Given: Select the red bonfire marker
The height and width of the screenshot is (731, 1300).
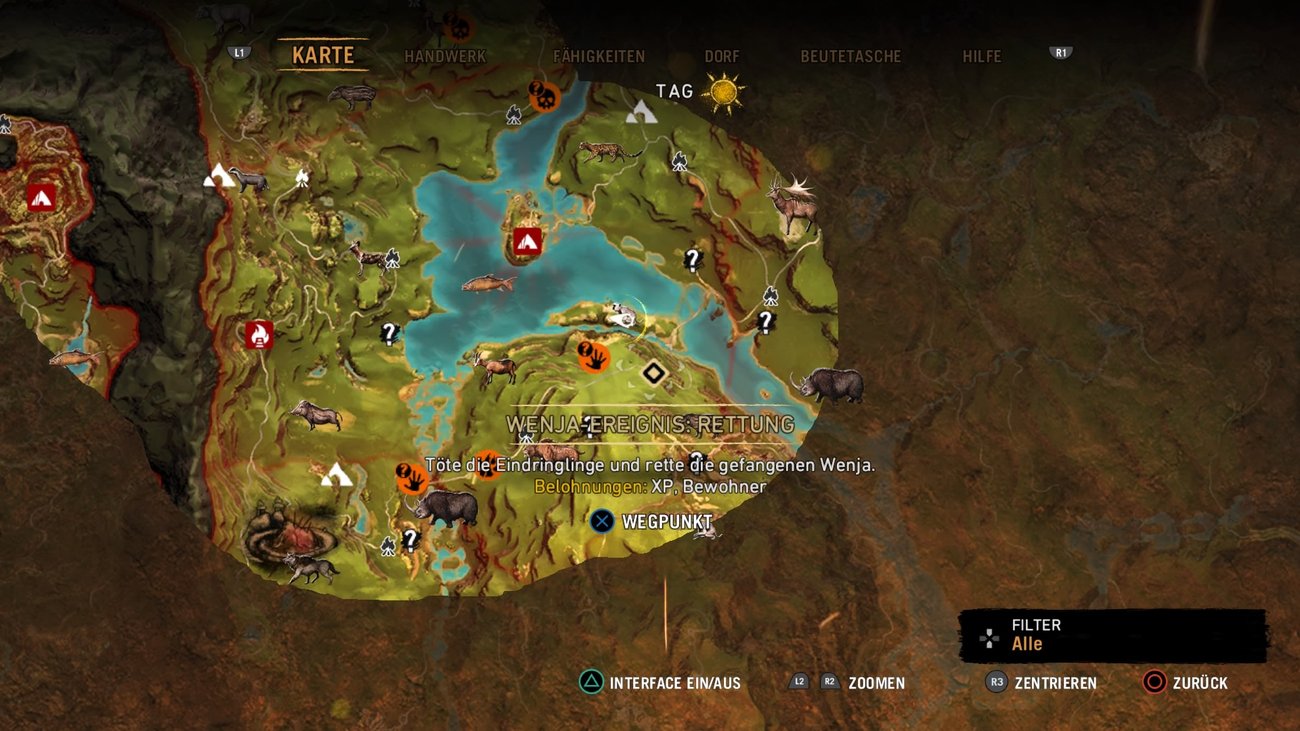Looking at the screenshot, I should pyautogui.click(x=259, y=335).
